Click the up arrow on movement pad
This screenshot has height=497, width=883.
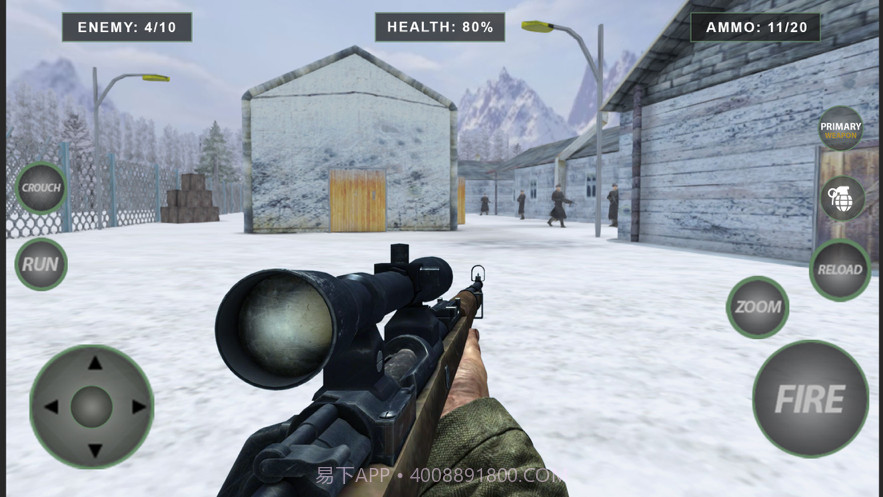93,363
